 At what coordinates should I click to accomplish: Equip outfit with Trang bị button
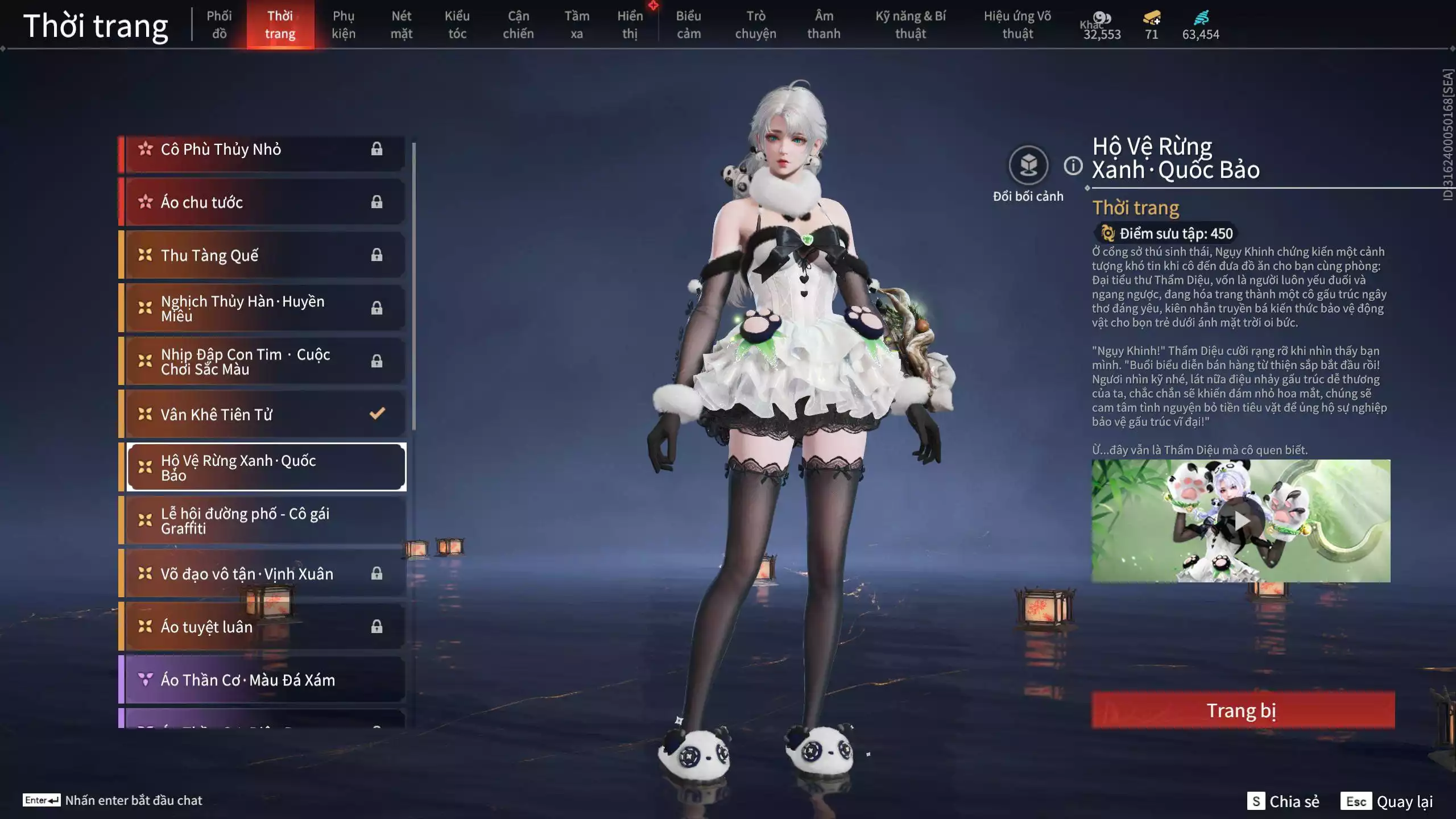(x=1242, y=710)
